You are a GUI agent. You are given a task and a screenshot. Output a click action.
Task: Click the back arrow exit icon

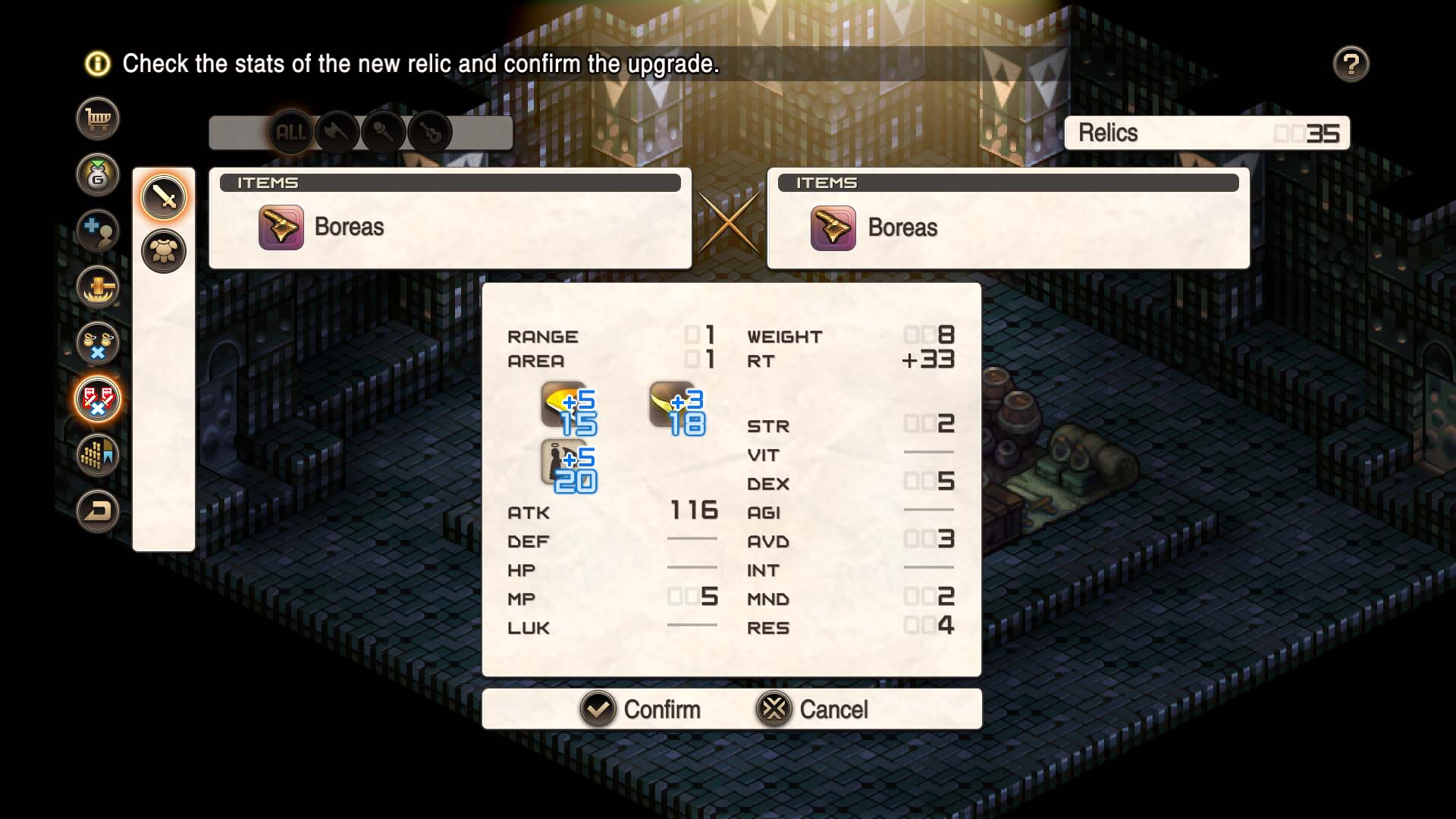point(97,510)
